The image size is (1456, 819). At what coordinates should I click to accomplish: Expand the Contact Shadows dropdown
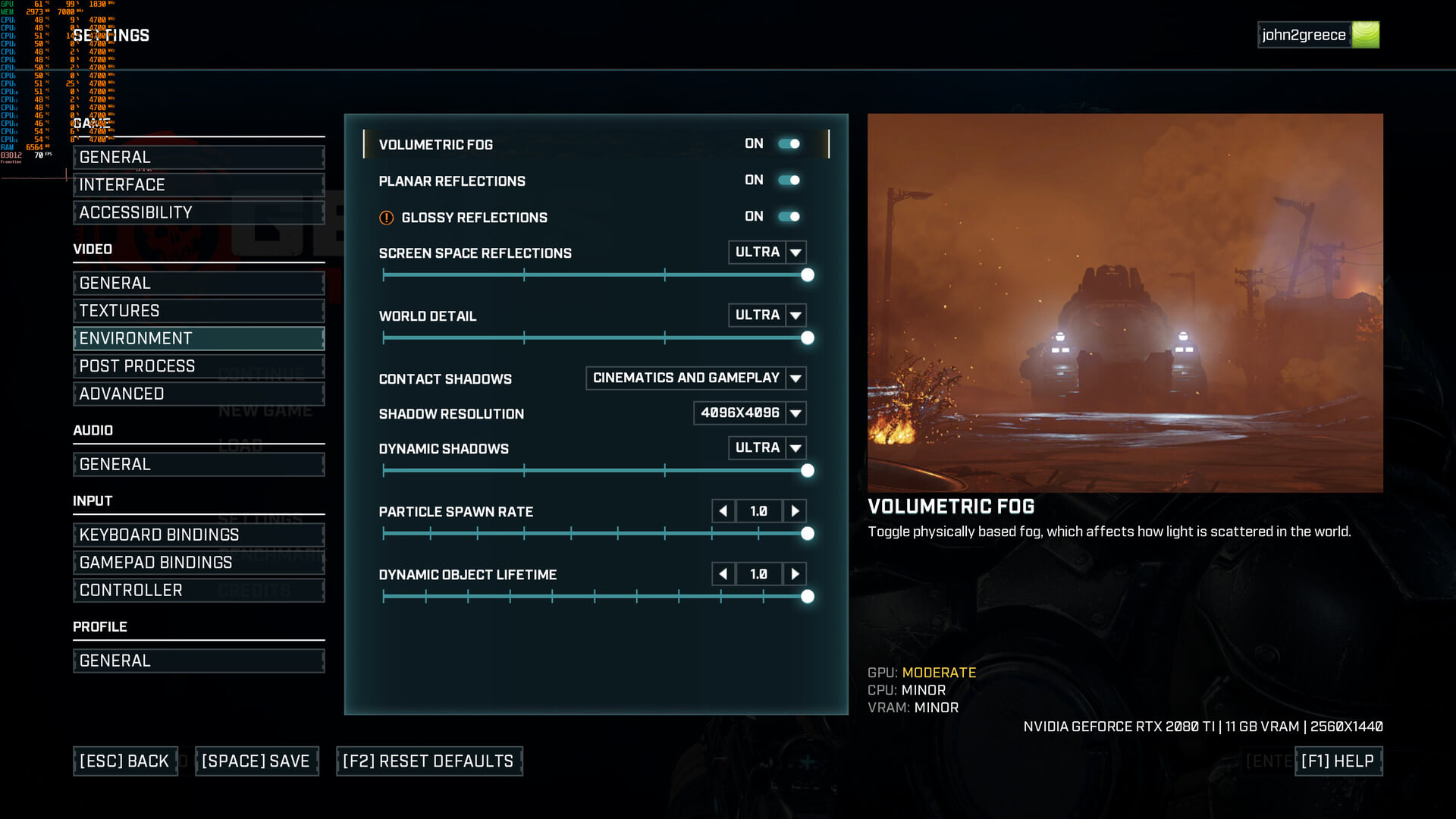(x=795, y=378)
